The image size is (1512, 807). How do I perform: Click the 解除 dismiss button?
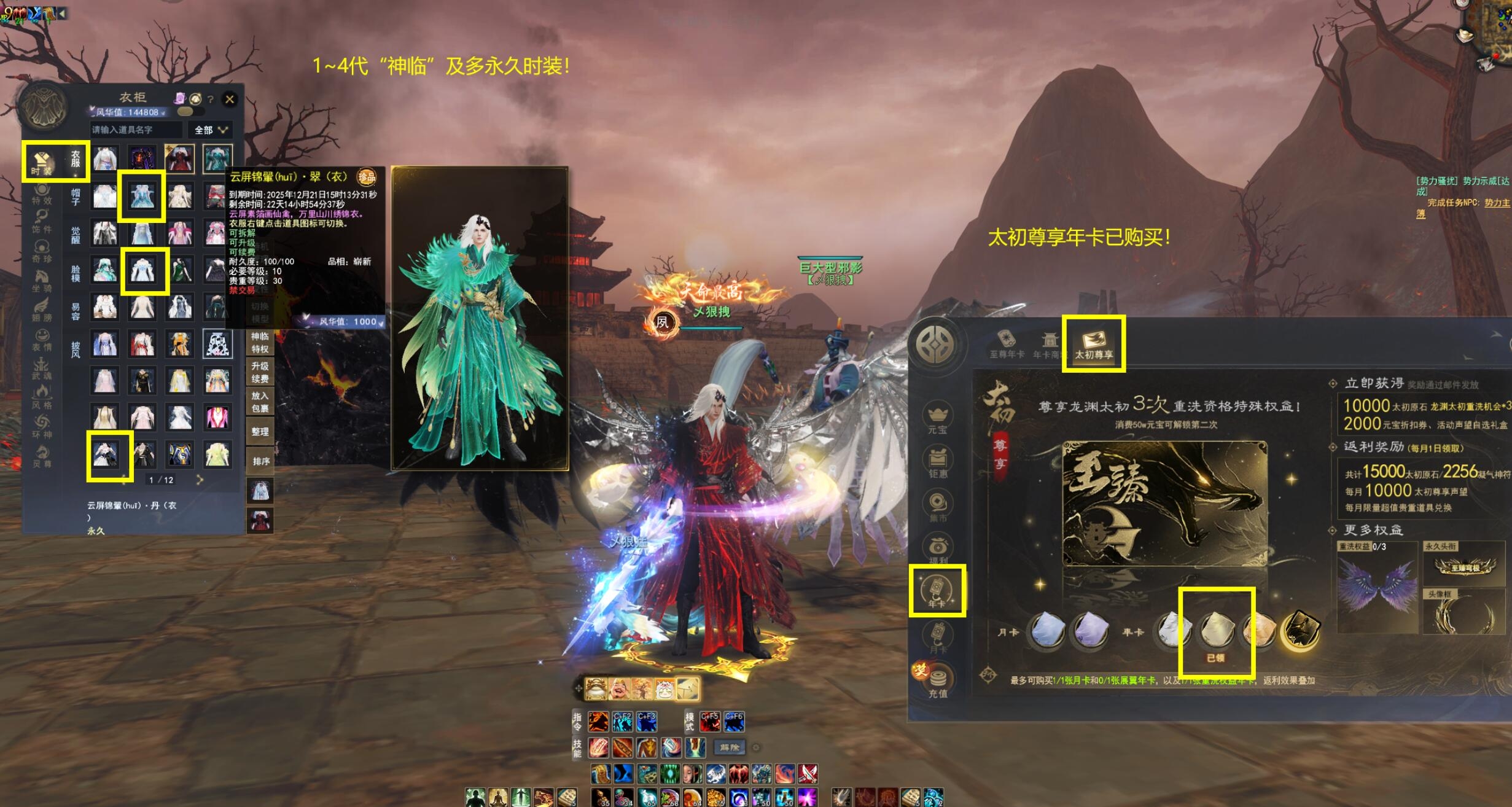pyautogui.click(x=730, y=747)
